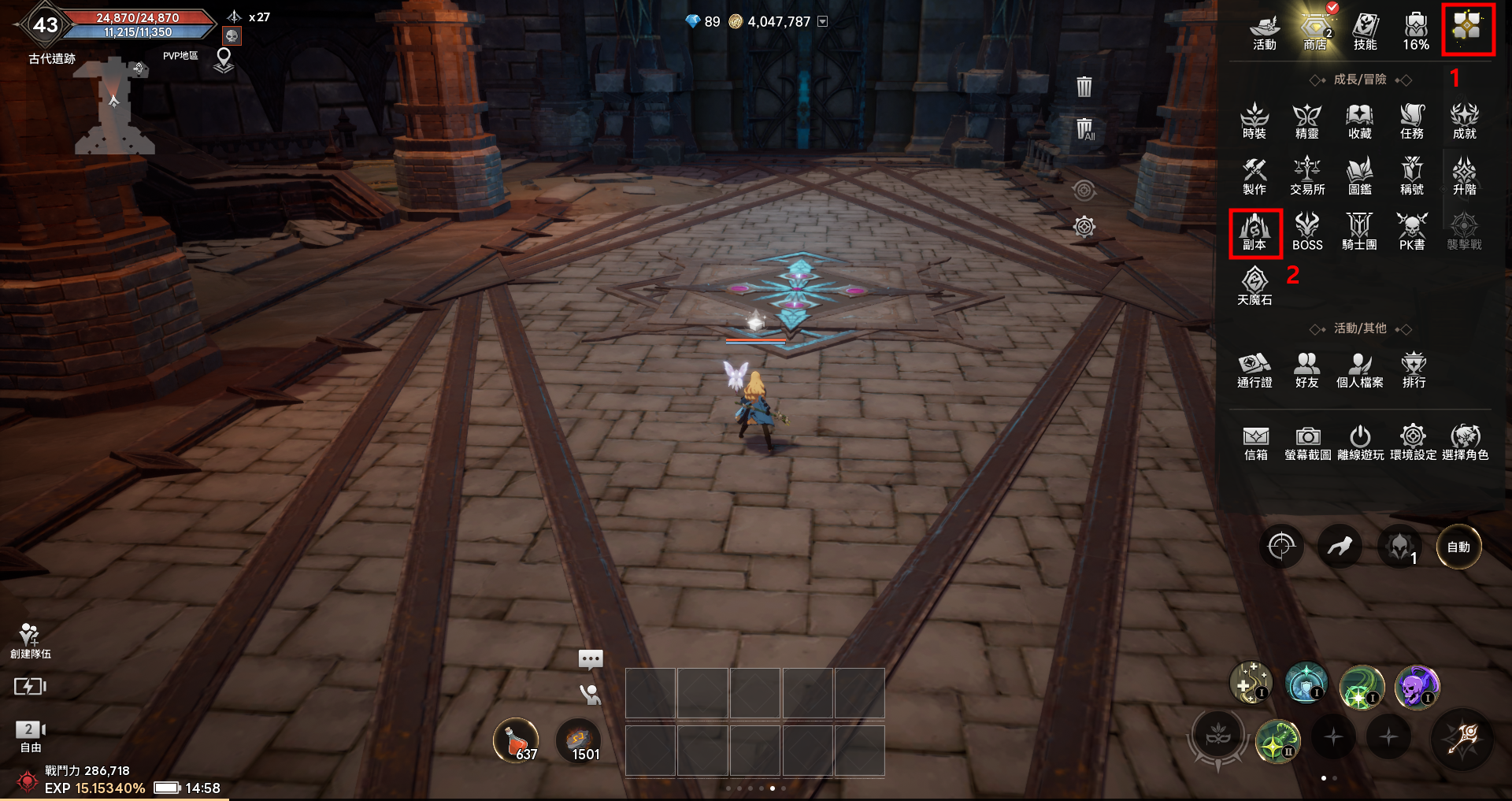Open the 技能 skills menu
The width and height of the screenshot is (1512, 801).
(x=1366, y=32)
